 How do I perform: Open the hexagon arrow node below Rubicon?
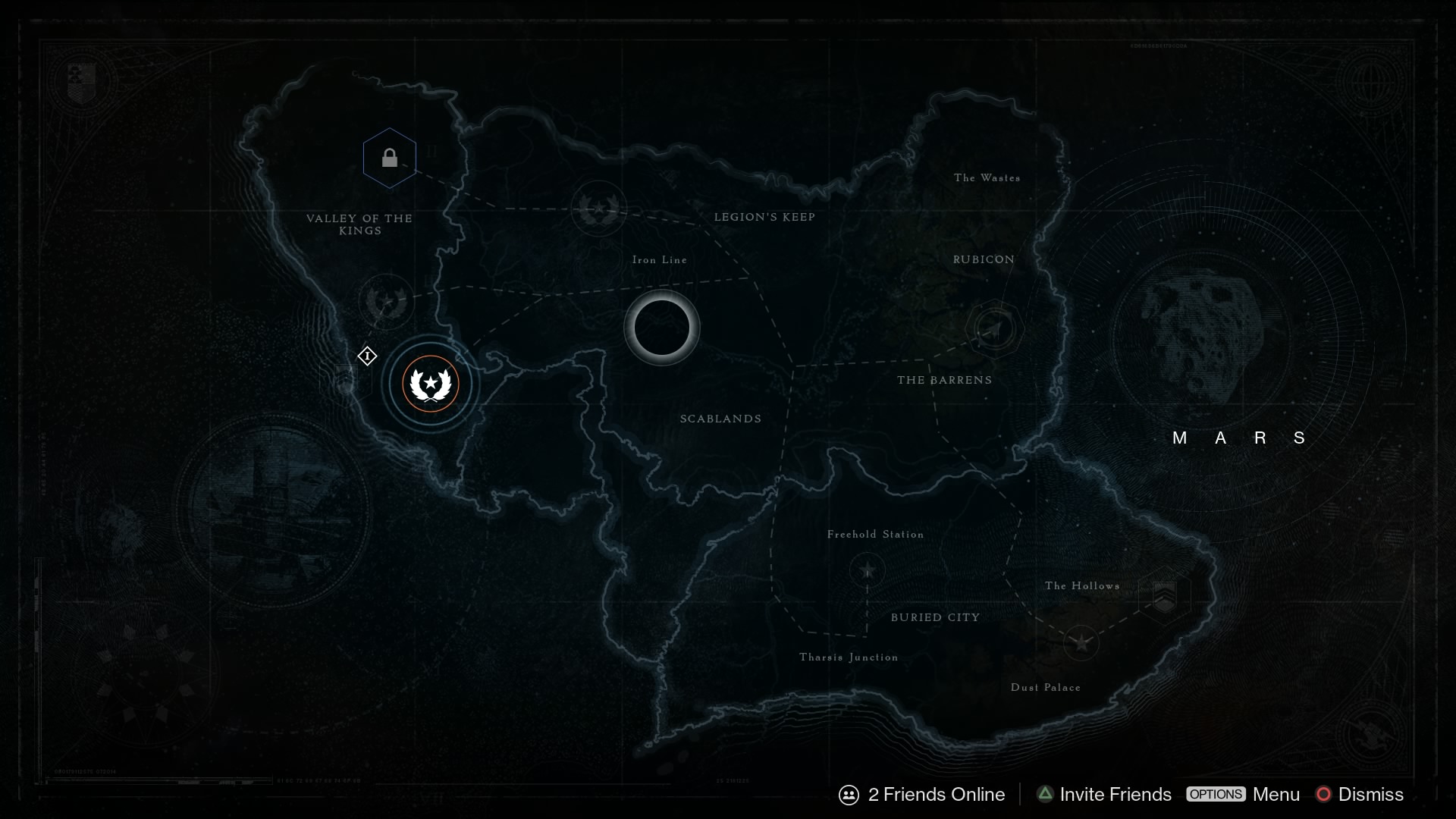(x=994, y=329)
